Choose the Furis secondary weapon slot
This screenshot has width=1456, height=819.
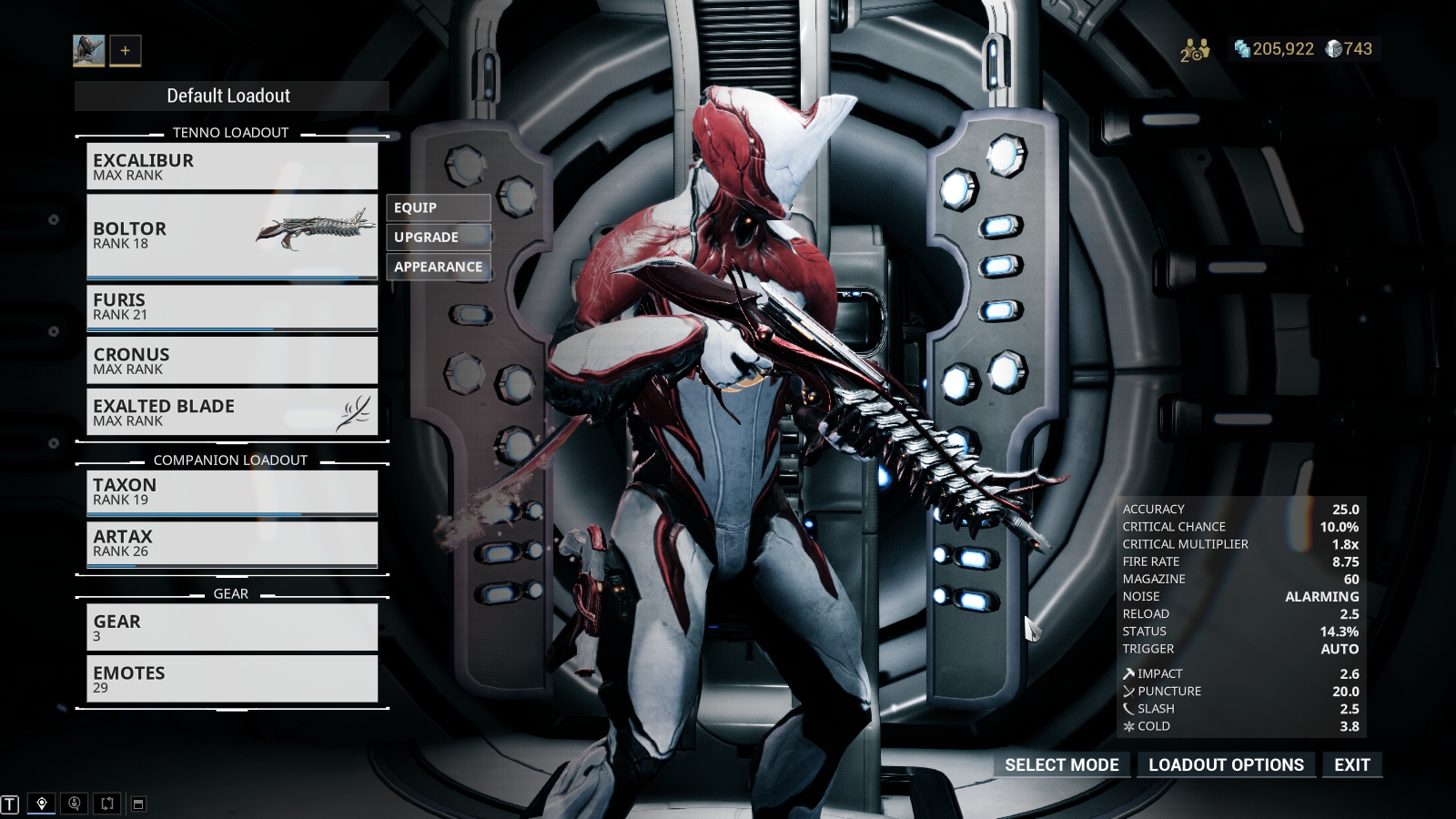pos(231,307)
